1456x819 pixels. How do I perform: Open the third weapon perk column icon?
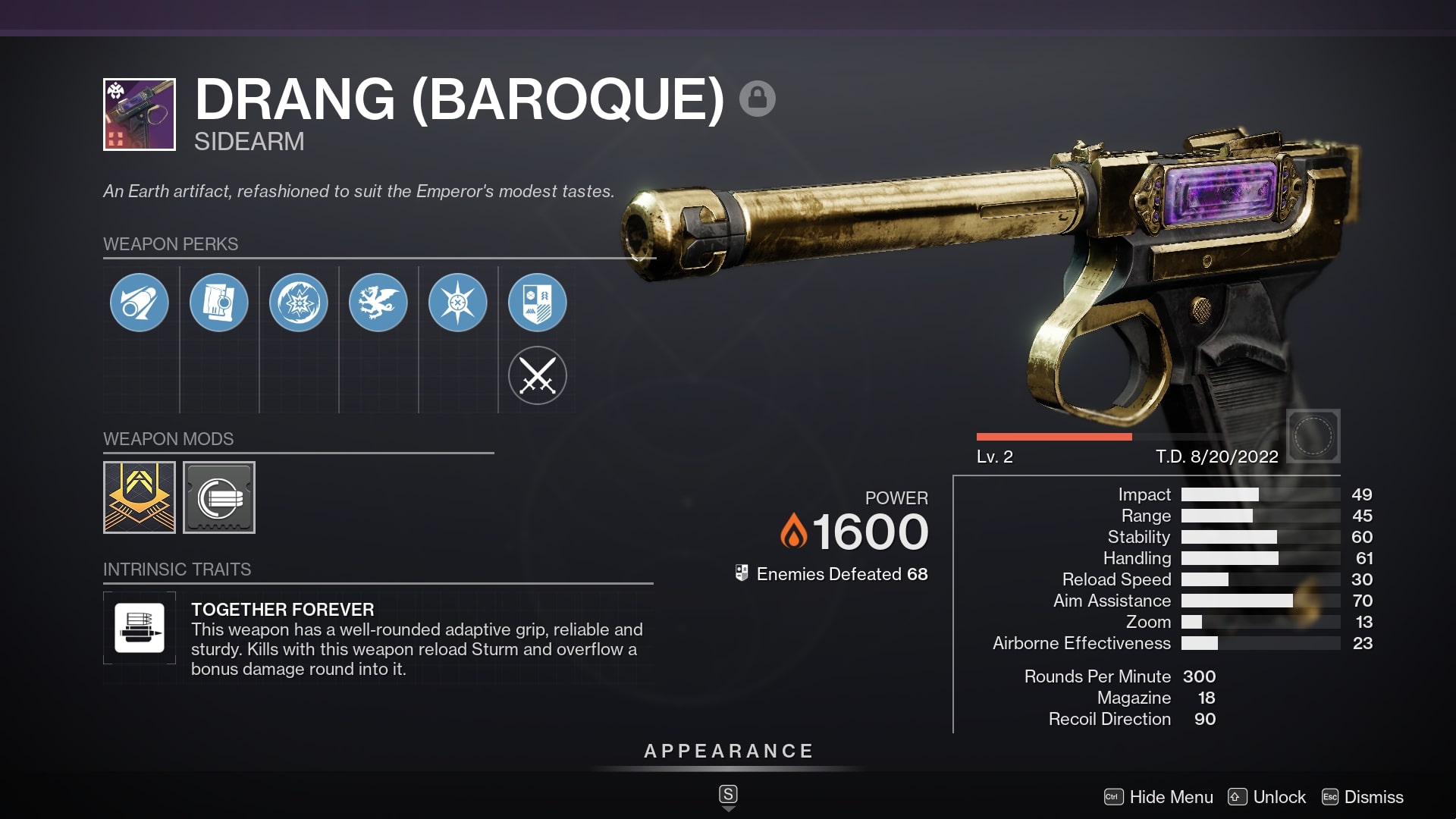299,302
